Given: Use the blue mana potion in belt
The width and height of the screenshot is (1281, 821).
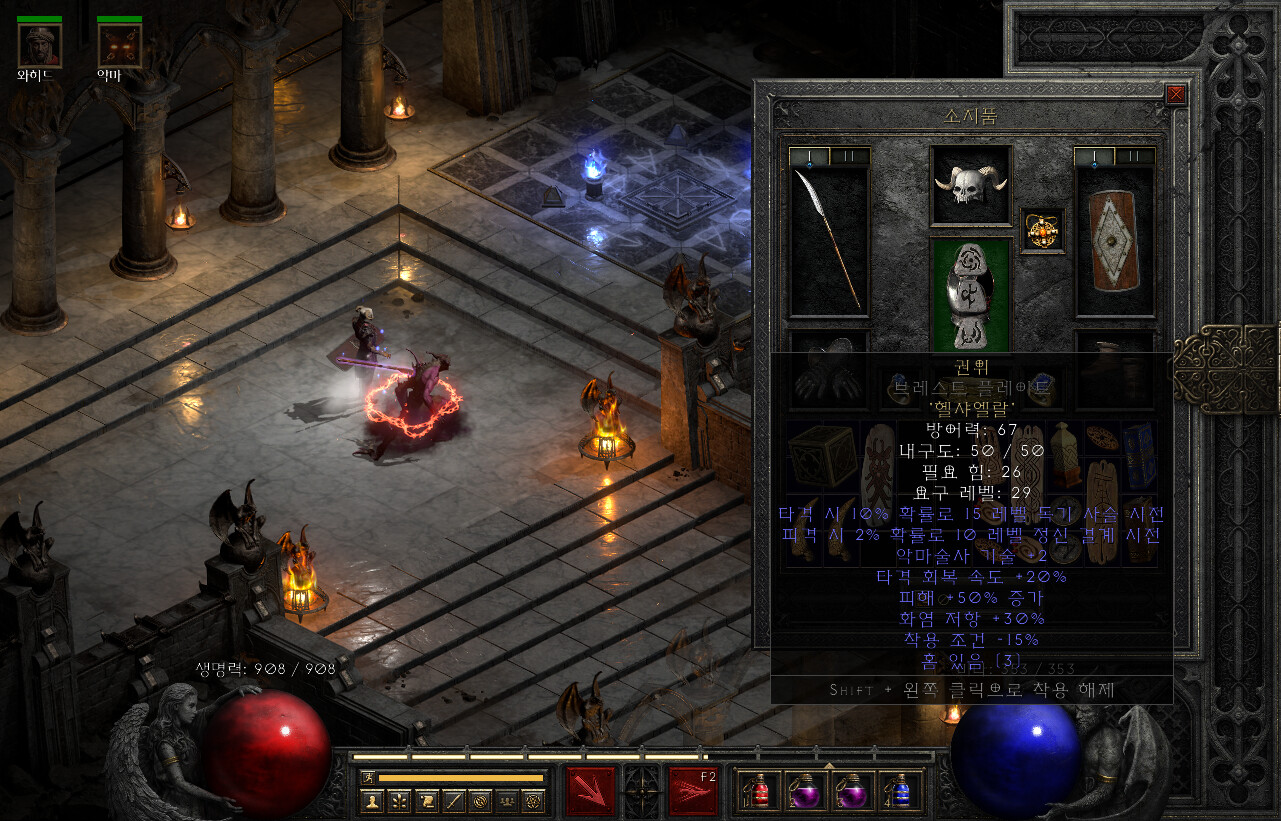Looking at the screenshot, I should (x=902, y=791).
